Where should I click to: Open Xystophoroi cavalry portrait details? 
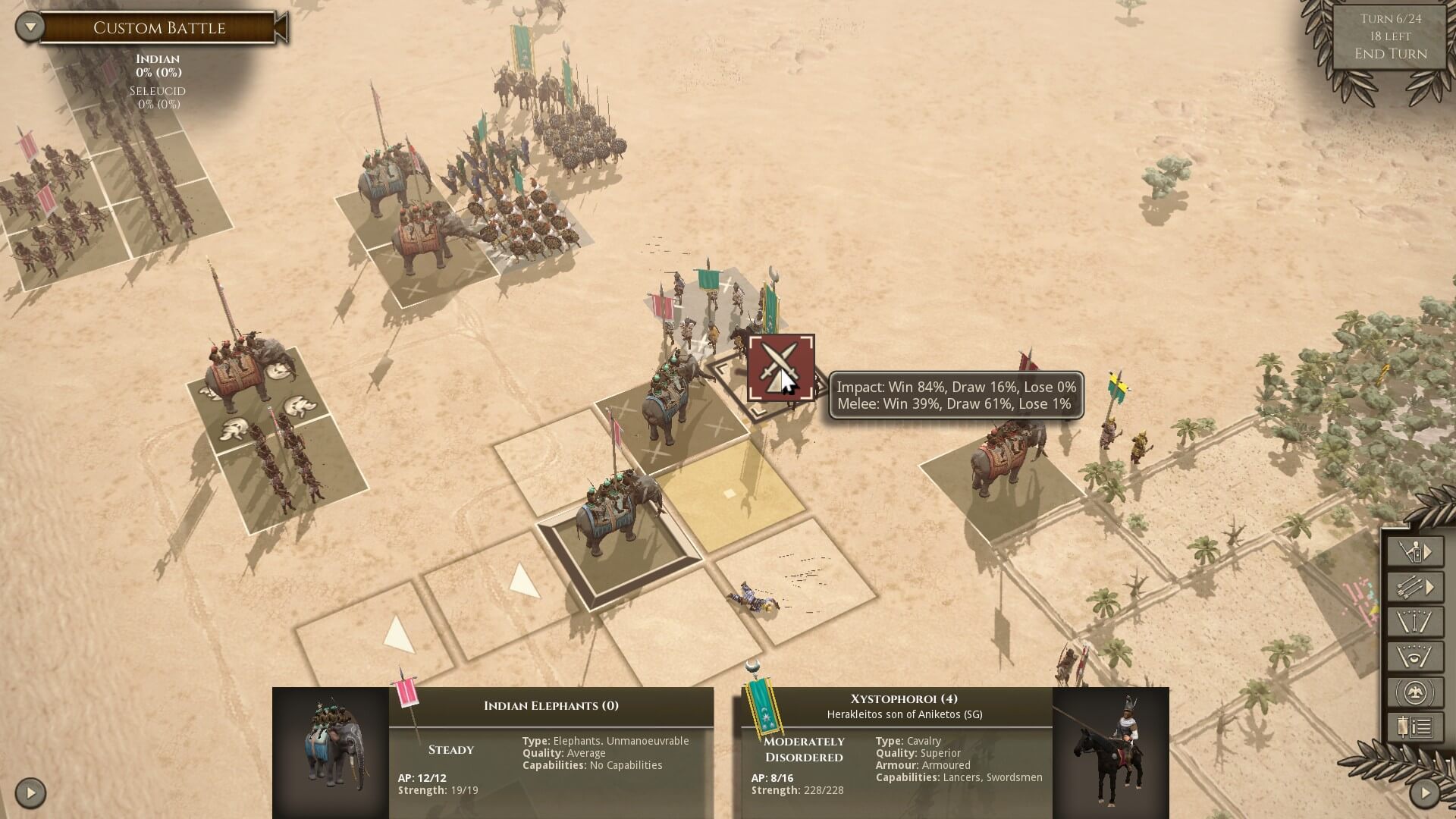tap(1110, 752)
